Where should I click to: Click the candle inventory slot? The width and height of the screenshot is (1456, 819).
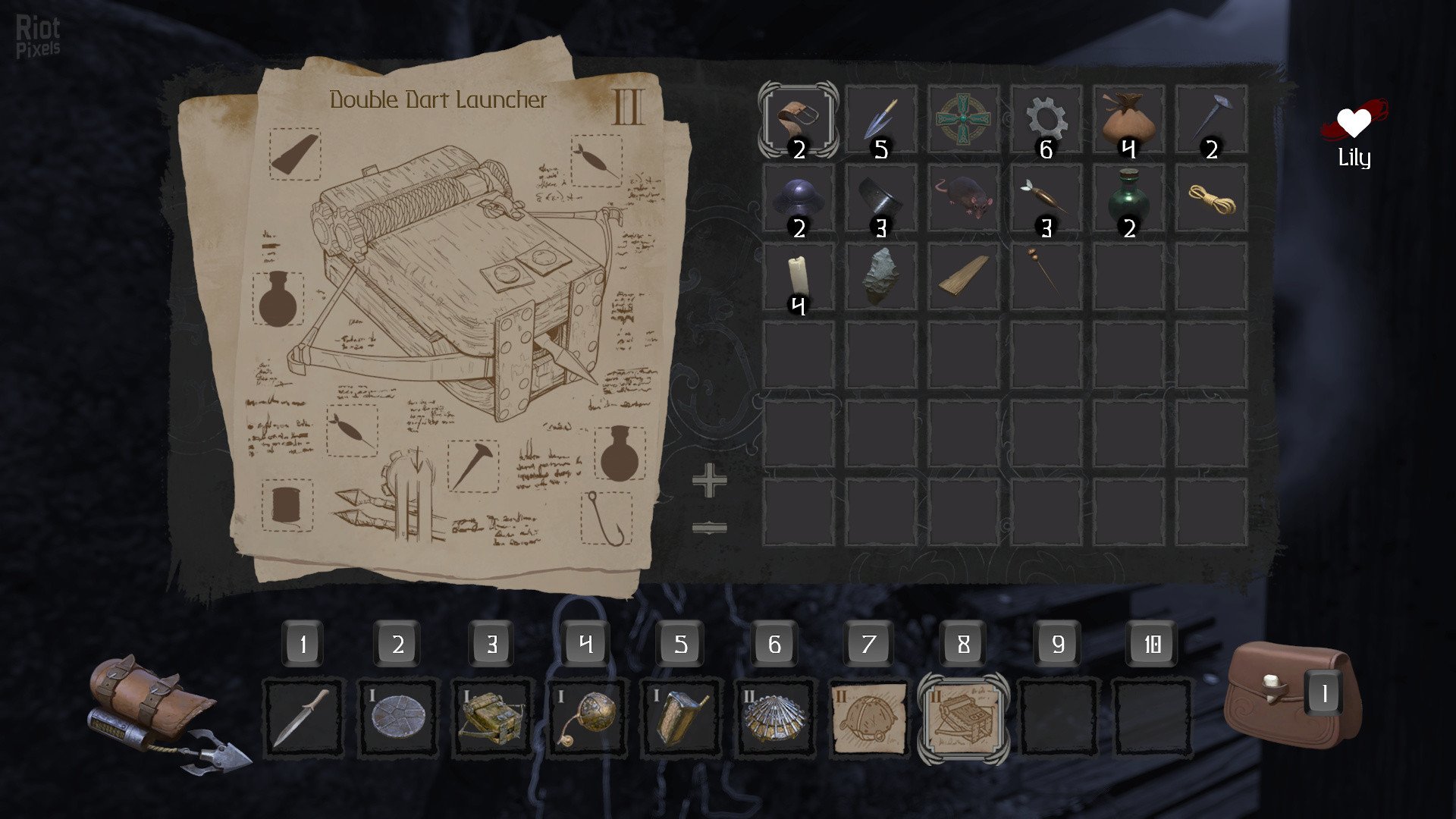click(x=798, y=277)
